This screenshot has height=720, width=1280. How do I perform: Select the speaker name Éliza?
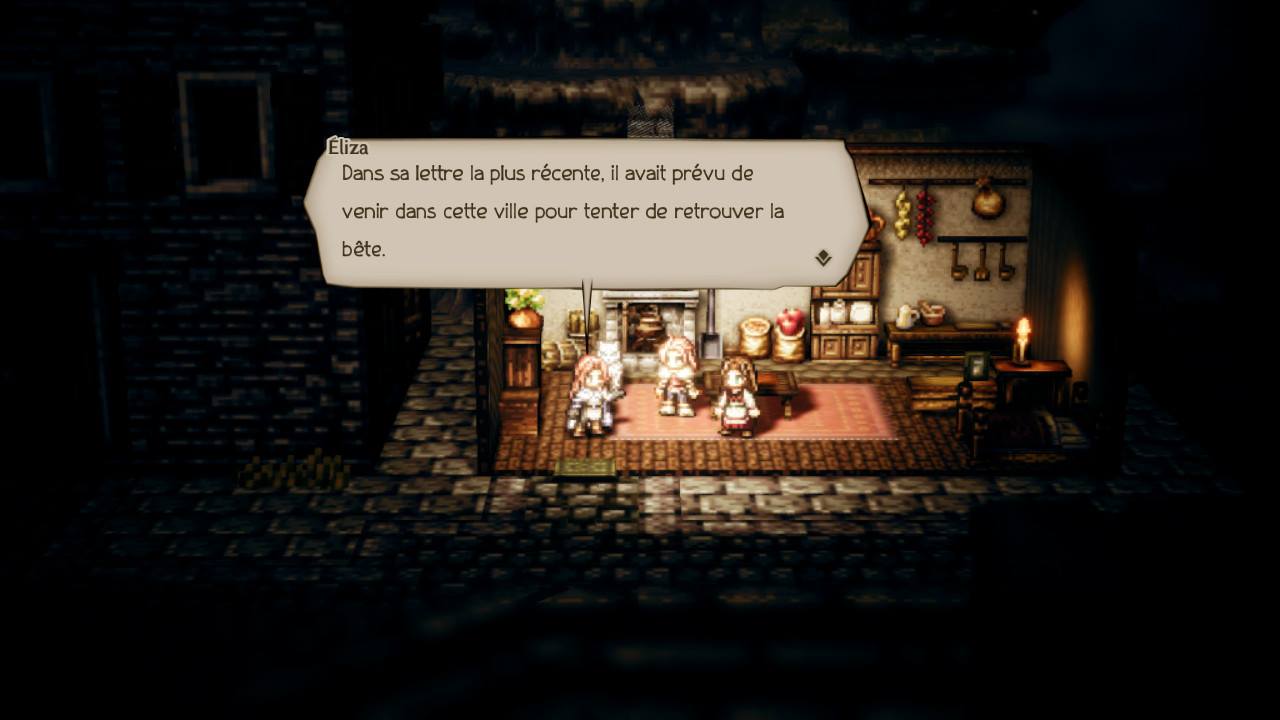(x=346, y=147)
